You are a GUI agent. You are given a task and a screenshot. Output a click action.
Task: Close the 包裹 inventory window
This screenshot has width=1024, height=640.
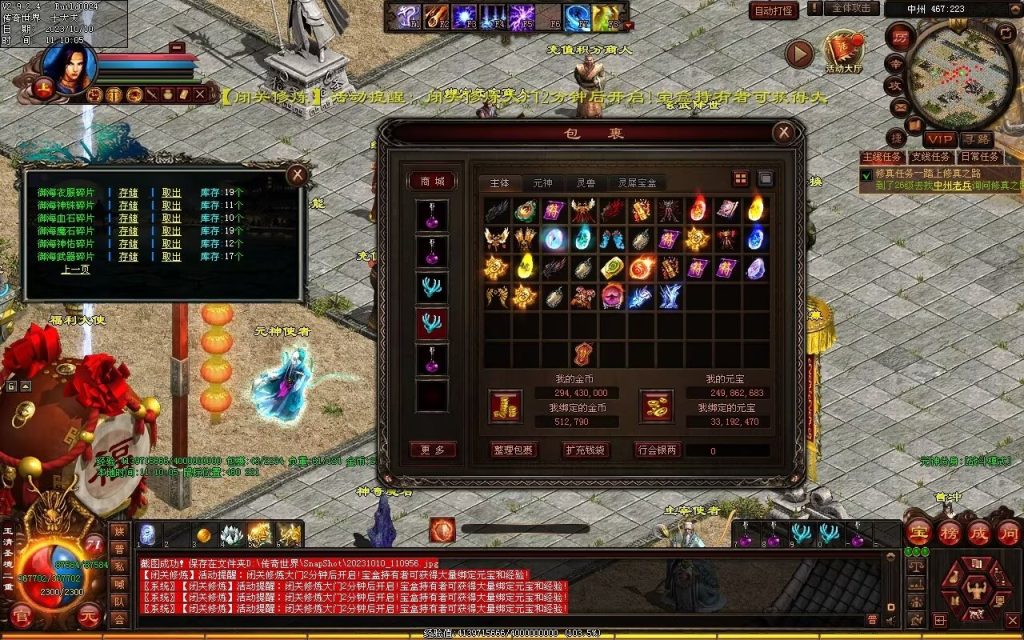(784, 132)
